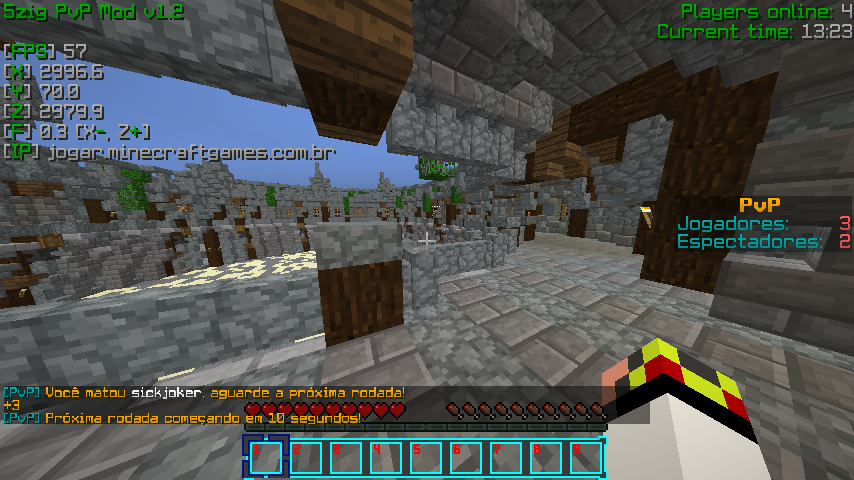Select hotbar slot number 5
Viewport: 854px width, 480px height.
click(425, 457)
